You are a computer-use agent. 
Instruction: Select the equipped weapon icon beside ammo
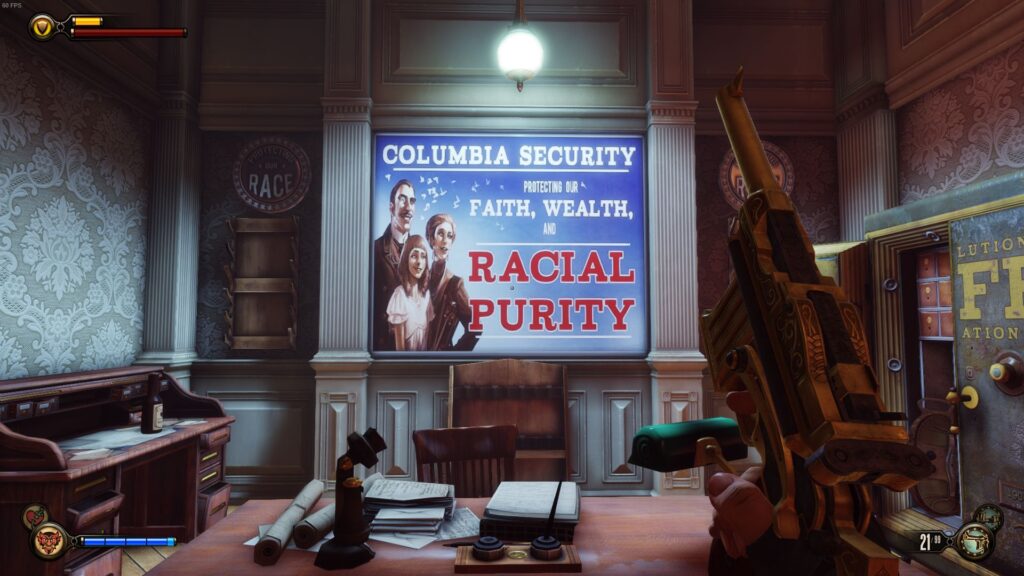click(972, 541)
